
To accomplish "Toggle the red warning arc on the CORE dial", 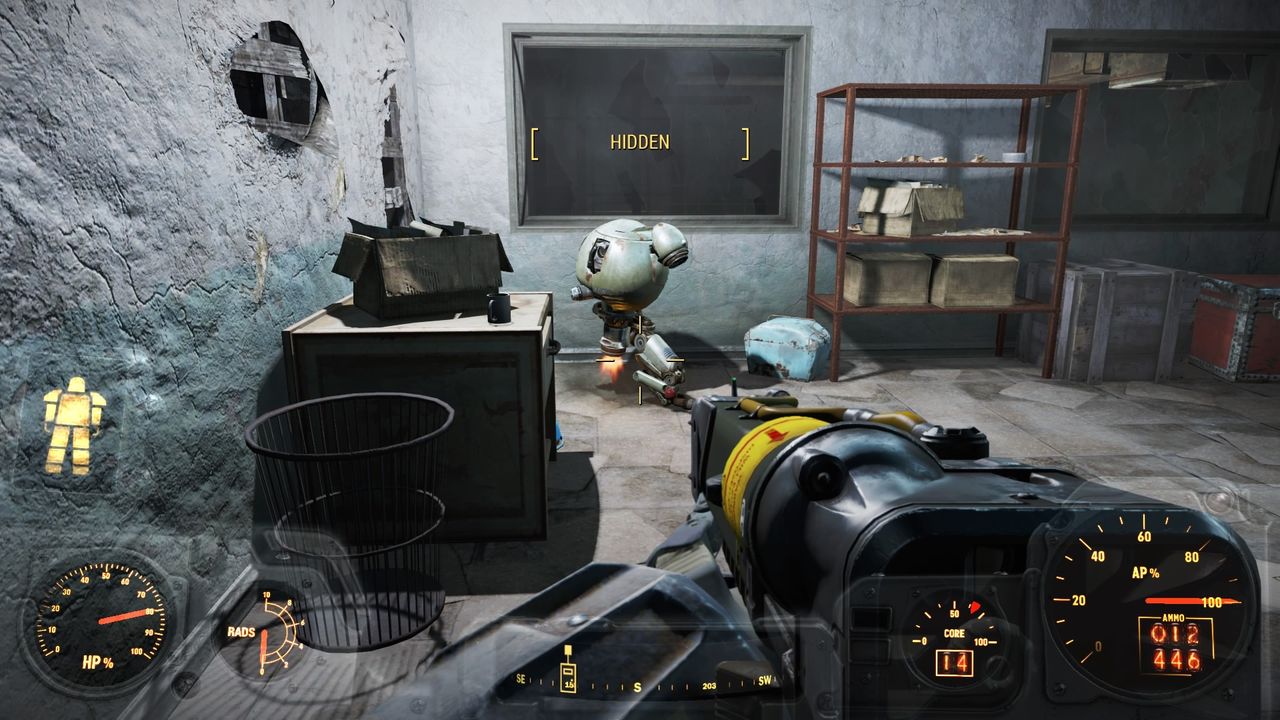I will [974, 606].
